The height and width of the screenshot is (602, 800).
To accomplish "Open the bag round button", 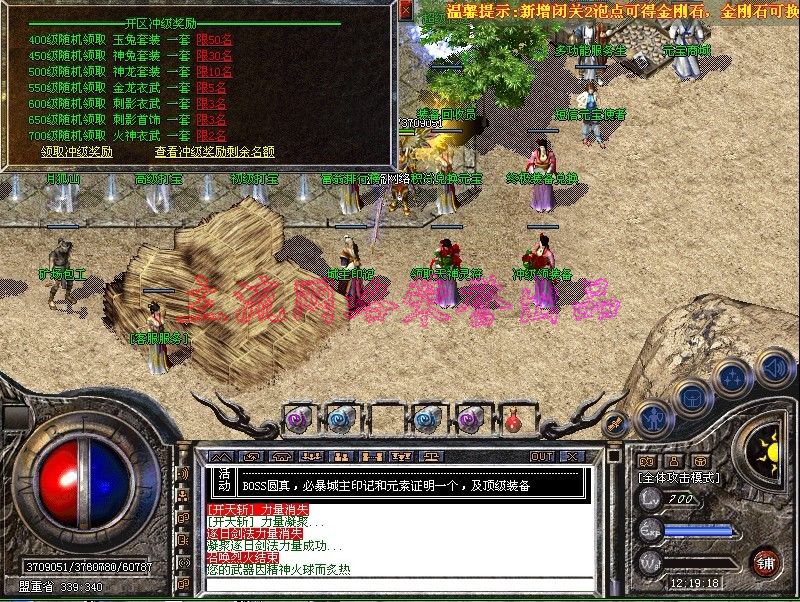I will pyautogui.click(x=691, y=395).
